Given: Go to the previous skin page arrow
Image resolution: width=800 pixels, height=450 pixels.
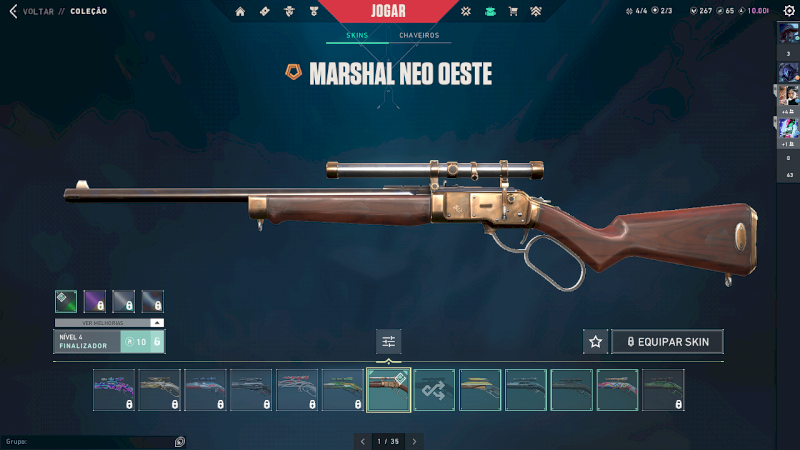Looking at the screenshot, I should (x=362, y=440).
